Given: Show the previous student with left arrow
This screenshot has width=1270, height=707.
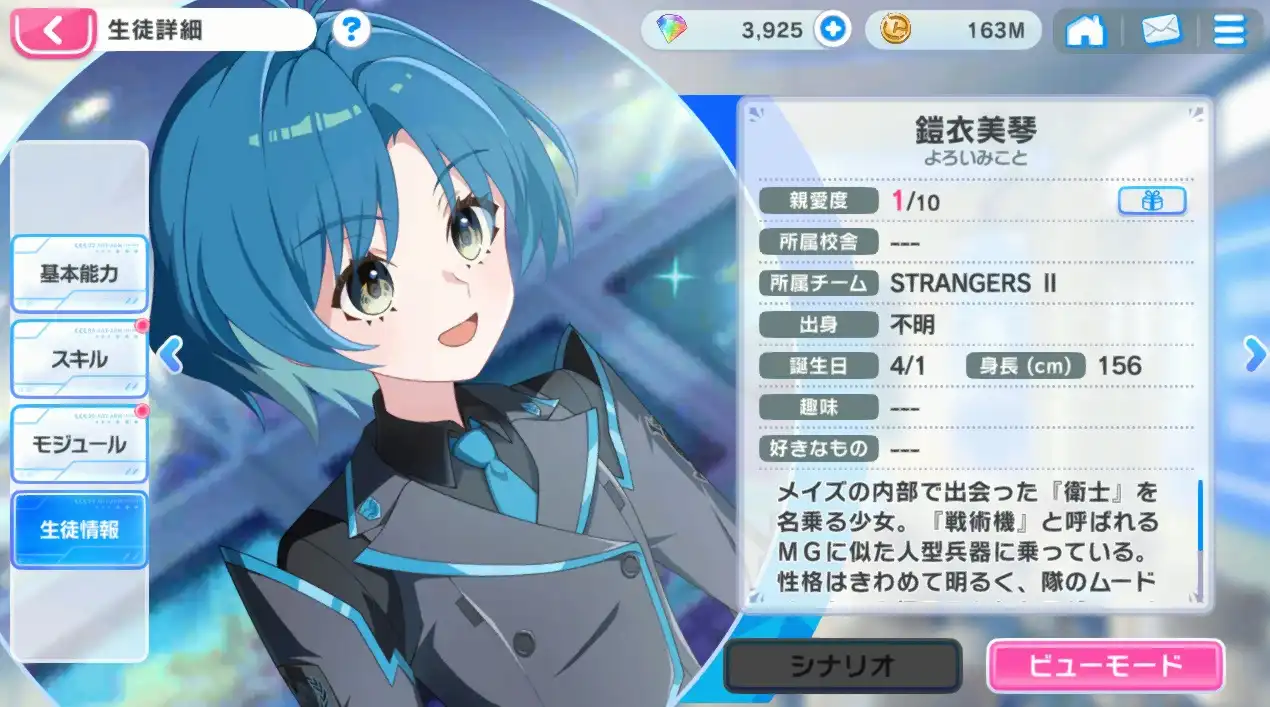Looking at the screenshot, I should (x=171, y=355).
